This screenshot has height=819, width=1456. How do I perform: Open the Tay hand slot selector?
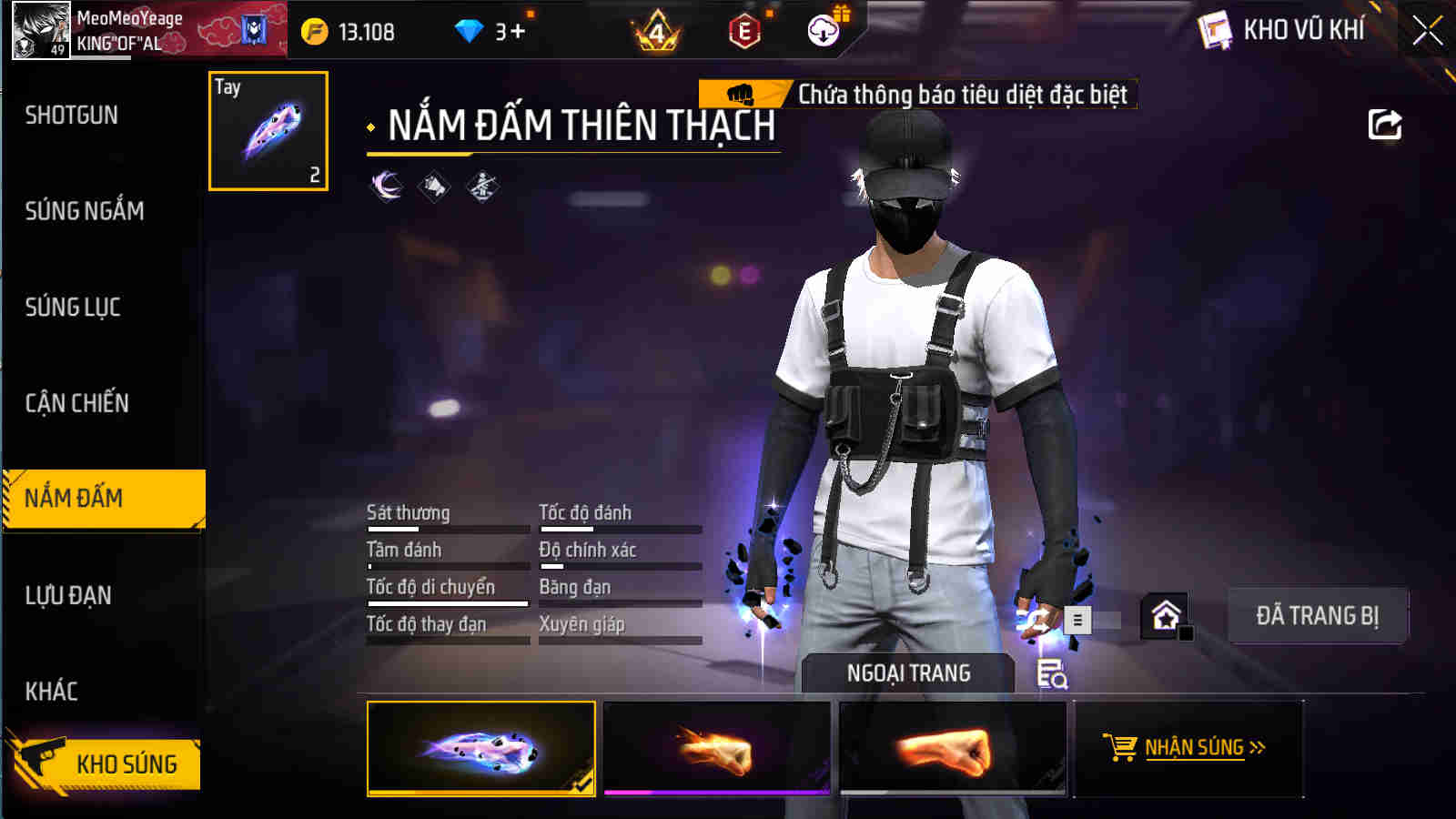tap(268, 130)
